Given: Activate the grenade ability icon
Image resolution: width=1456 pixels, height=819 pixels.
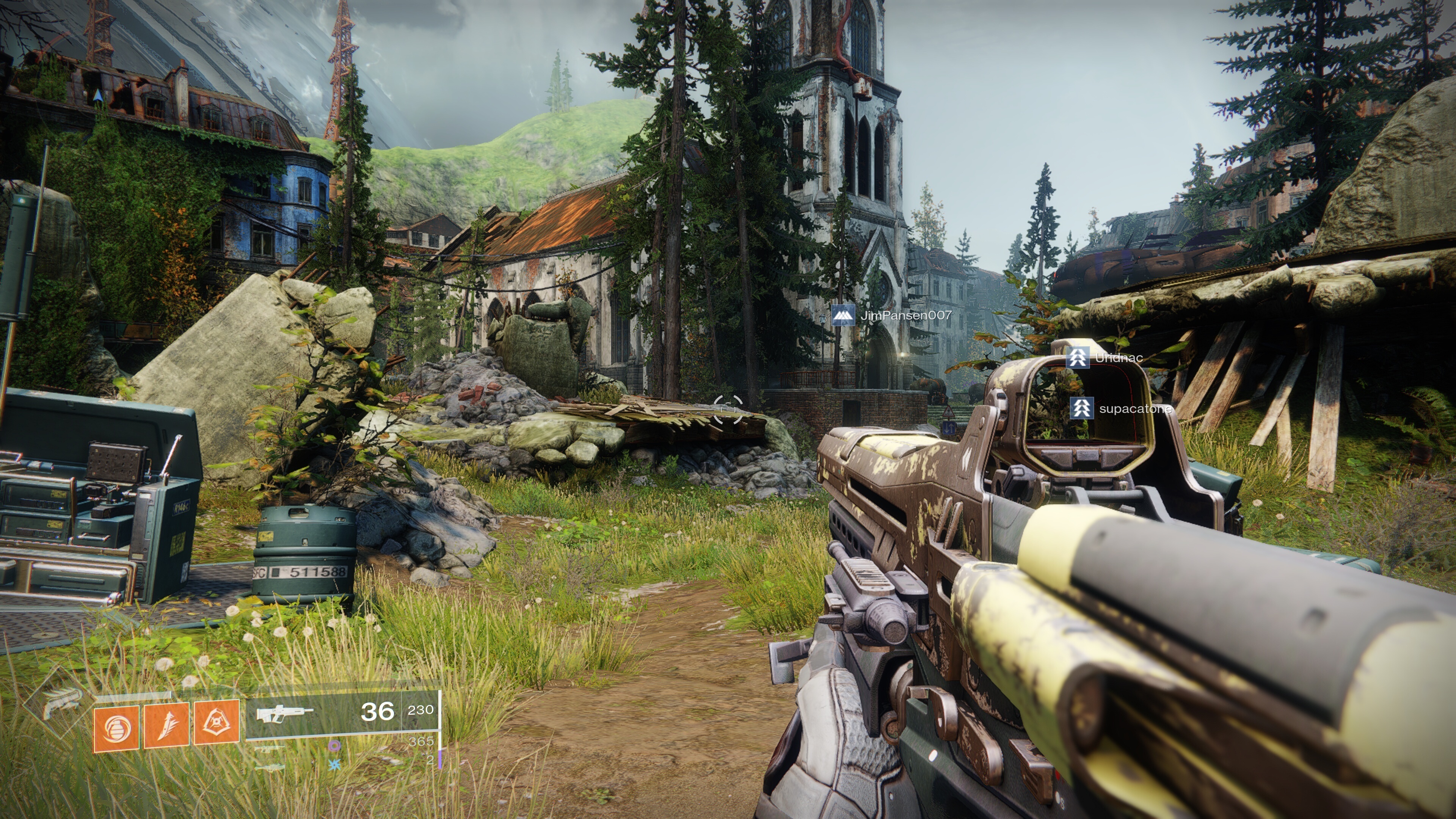Looking at the screenshot, I should coord(116,728).
